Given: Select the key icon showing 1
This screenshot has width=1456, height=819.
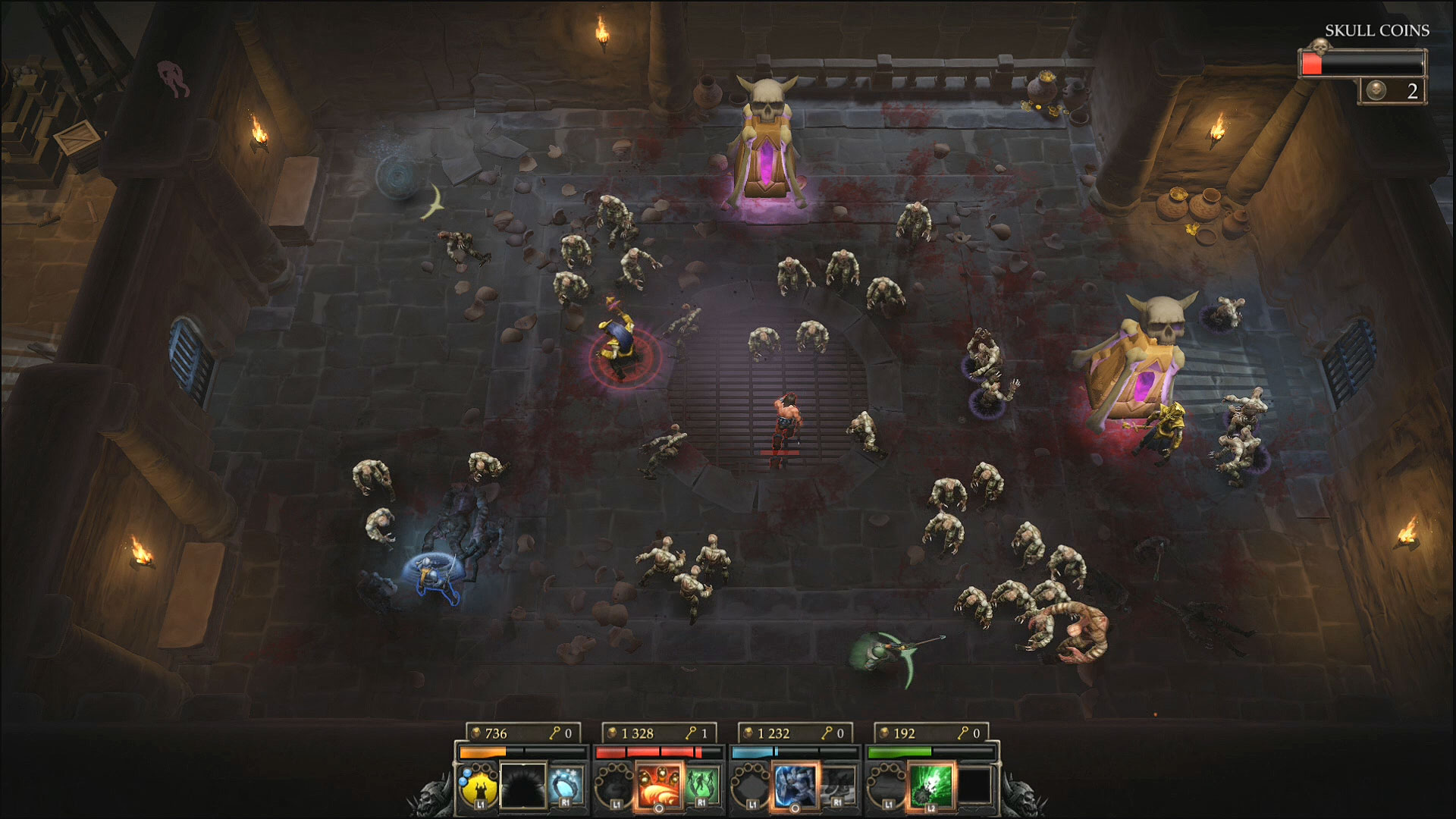Looking at the screenshot, I should coord(691,733).
